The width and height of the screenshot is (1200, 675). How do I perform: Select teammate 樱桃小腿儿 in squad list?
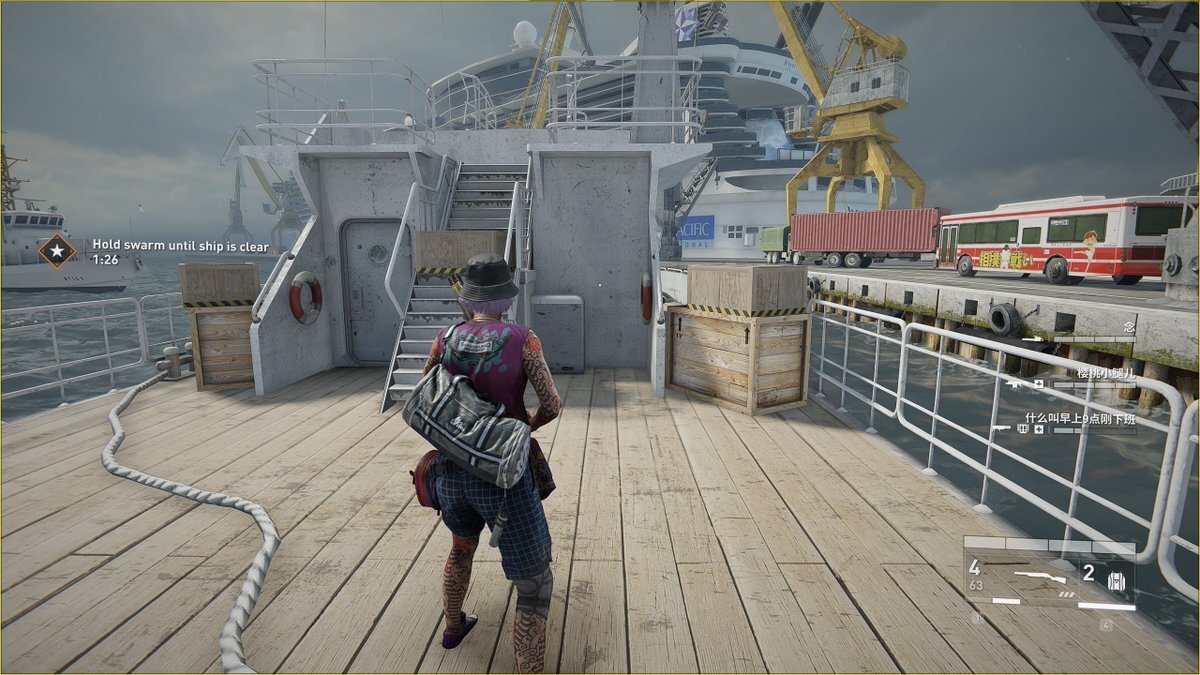point(1104,373)
